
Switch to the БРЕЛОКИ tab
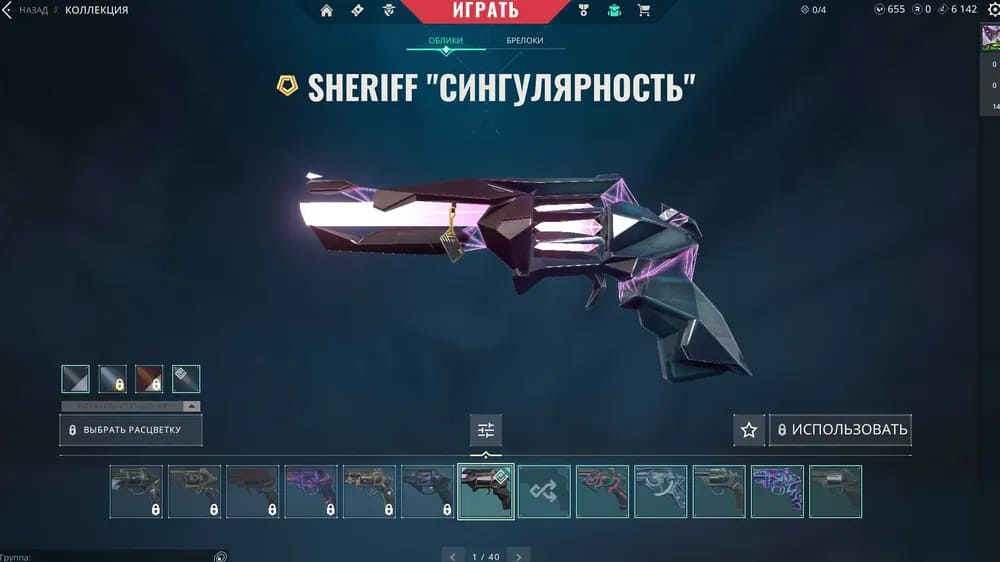click(x=526, y=41)
